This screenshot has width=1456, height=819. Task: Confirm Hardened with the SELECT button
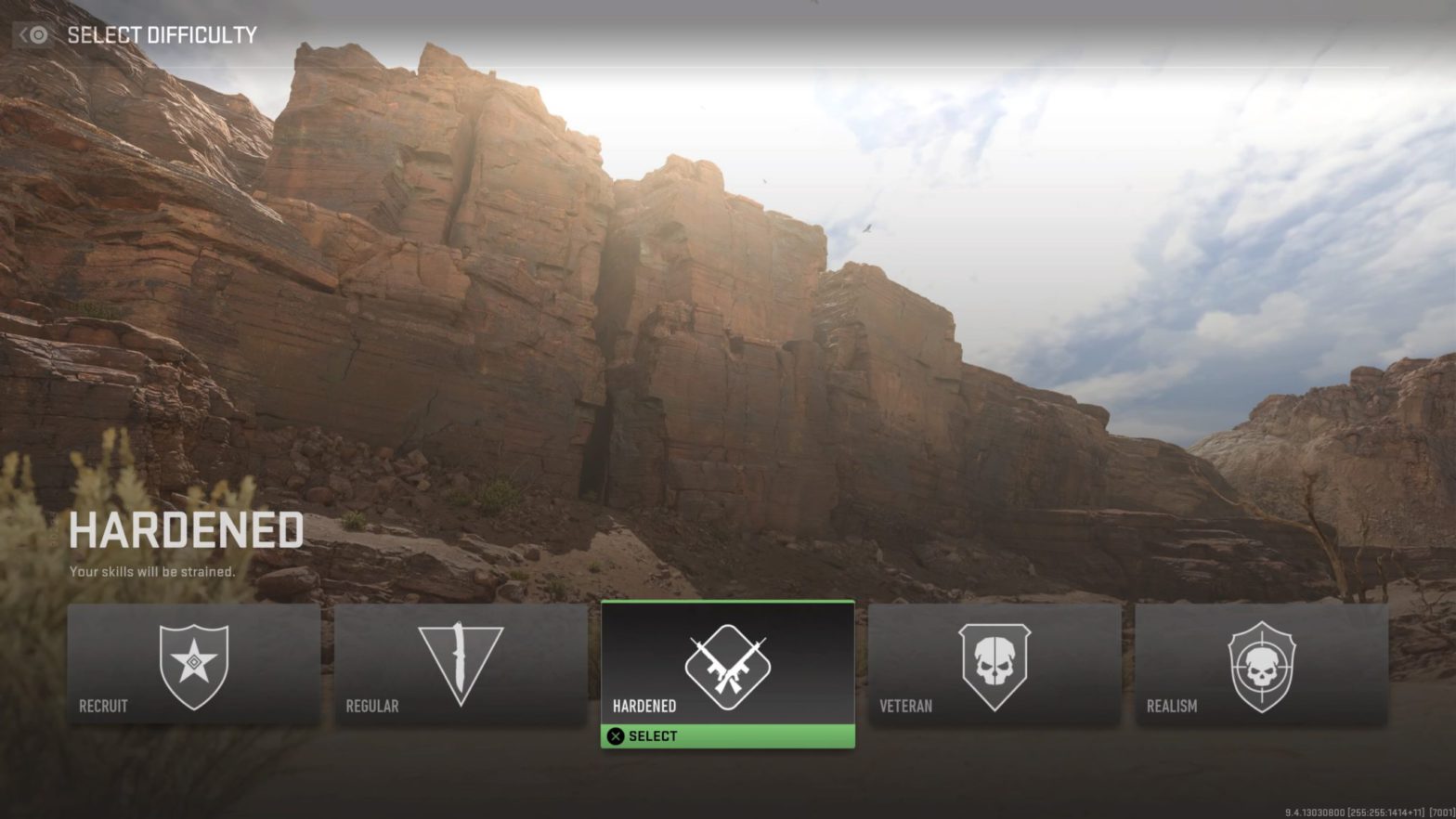point(727,735)
